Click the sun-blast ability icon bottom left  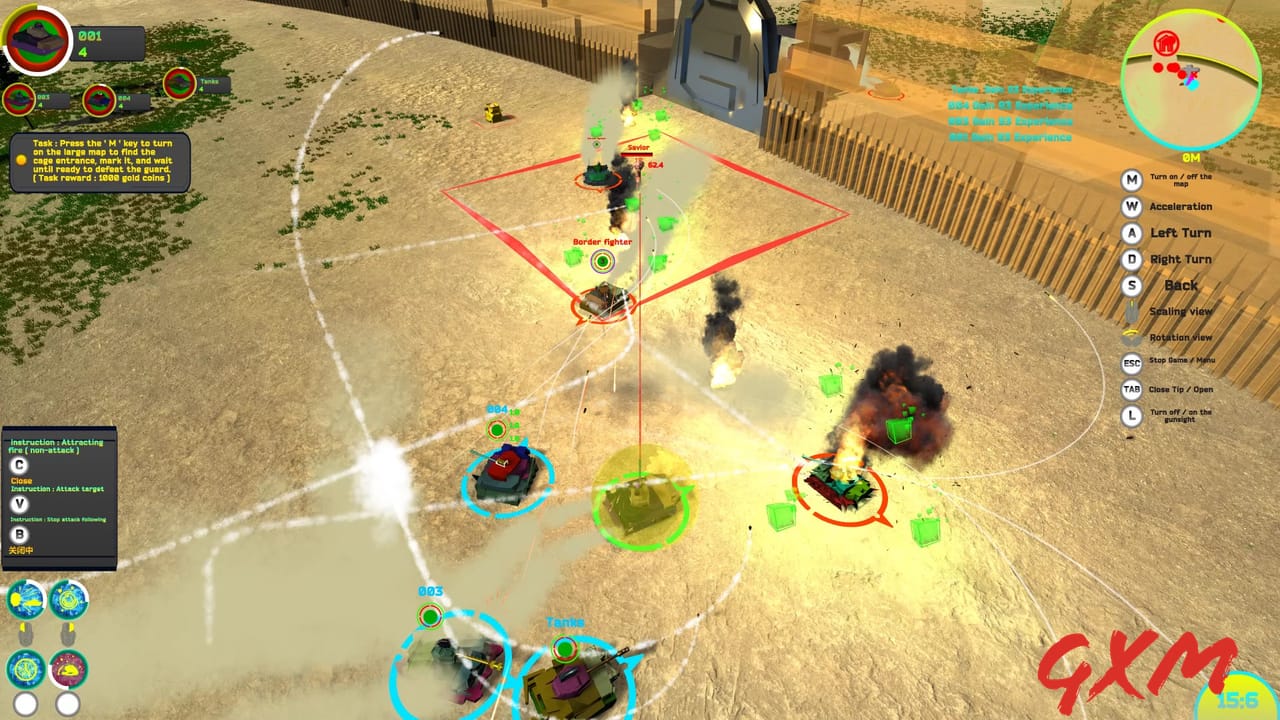(x=25, y=598)
